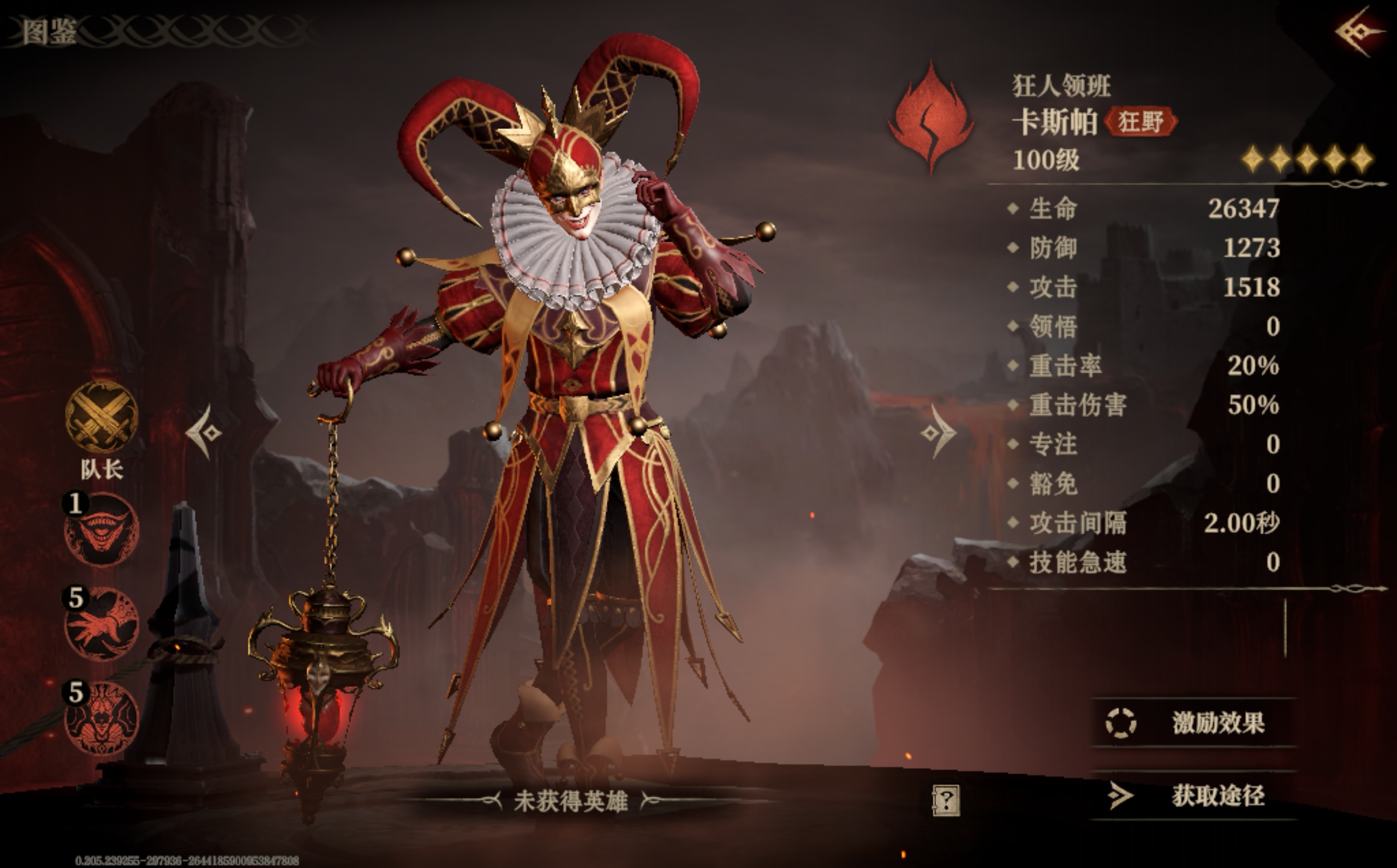
Task: View the grinning mouth skill icon
Action: point(102,529)
